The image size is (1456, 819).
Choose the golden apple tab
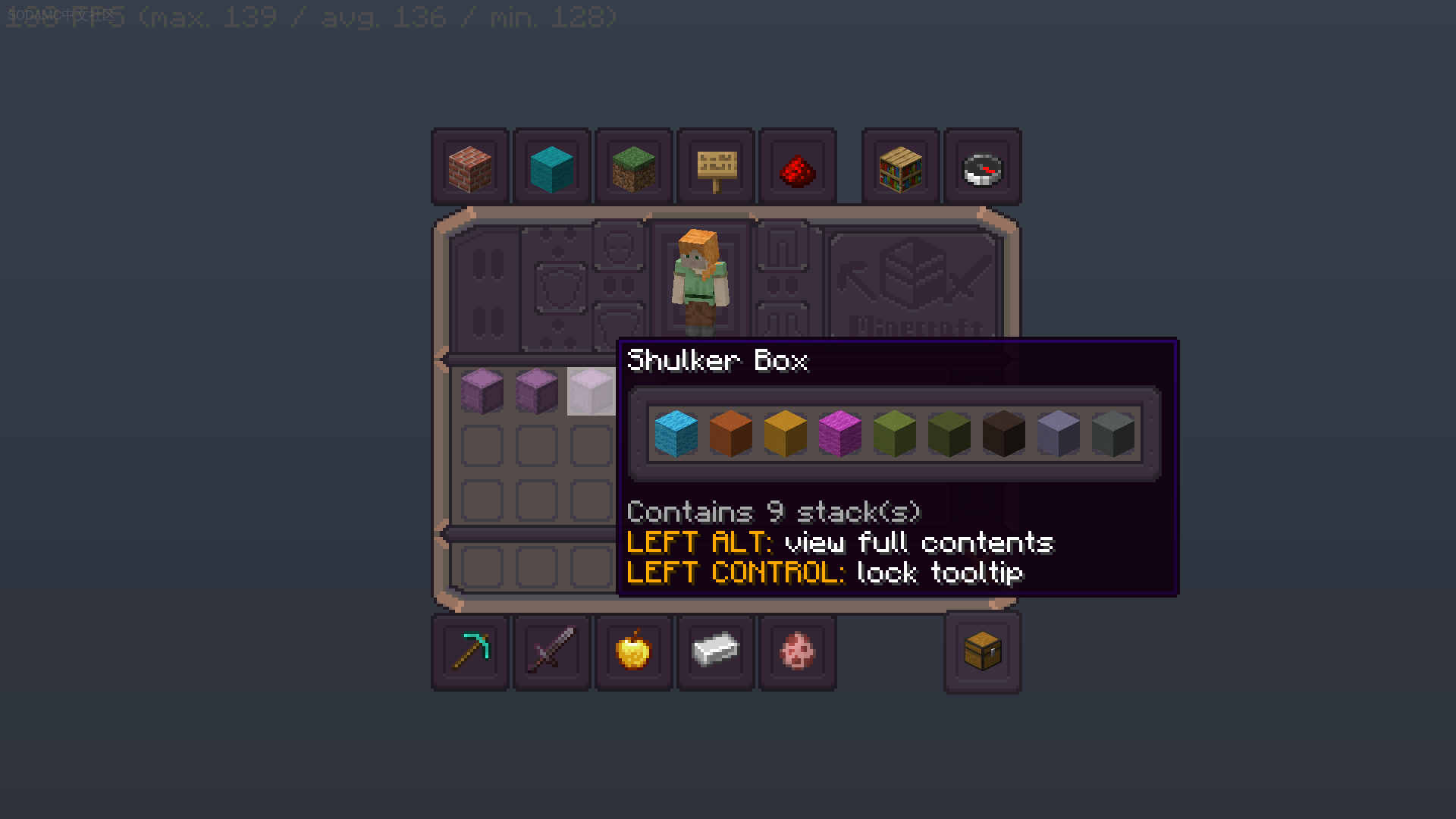click(633, 651)
